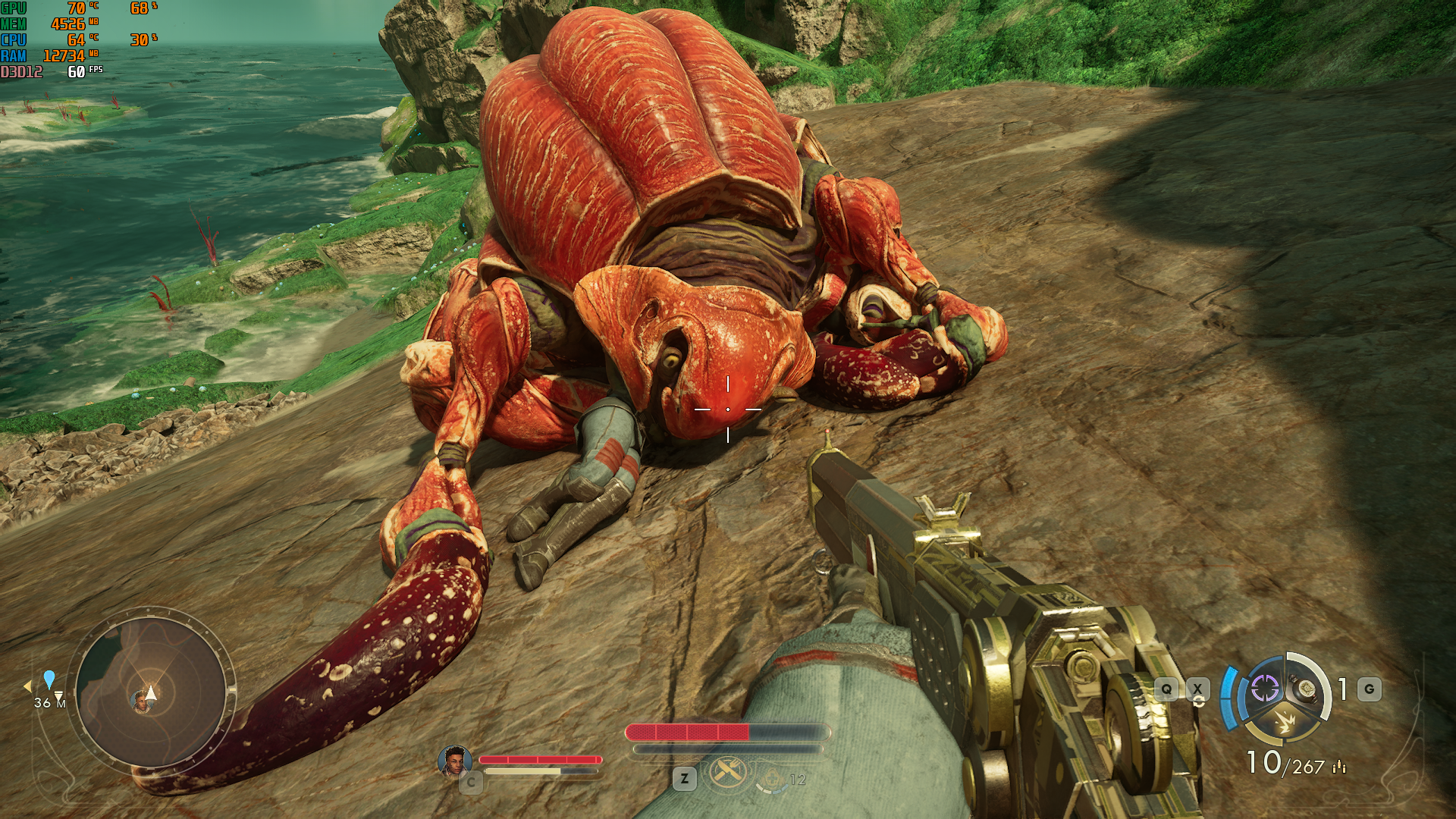Click the blue waypoint marker beside the minimap
This screenshot has width=1456, height=819.
[49, 679]
